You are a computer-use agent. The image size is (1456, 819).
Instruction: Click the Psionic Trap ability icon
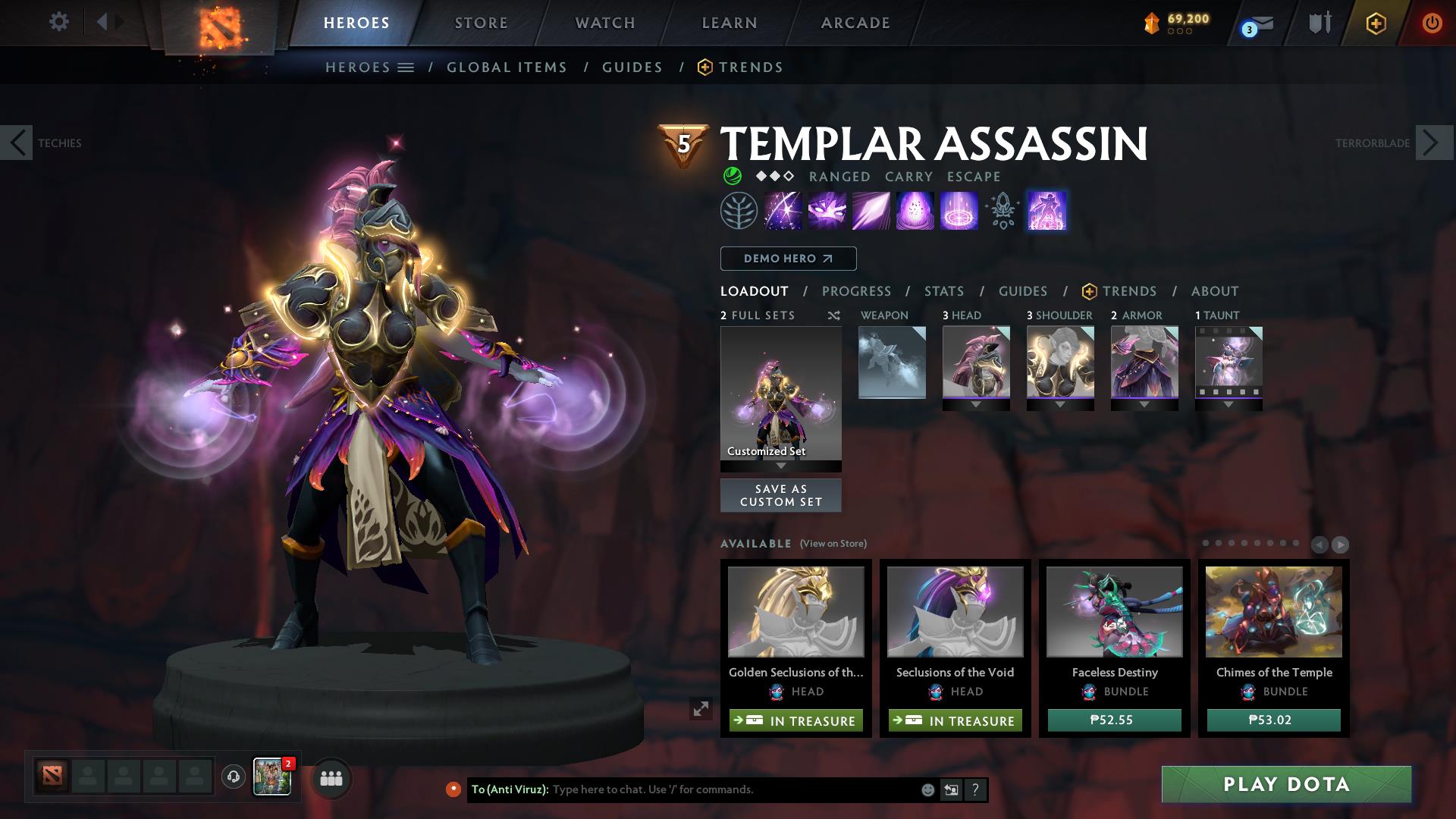pos(959,211)
